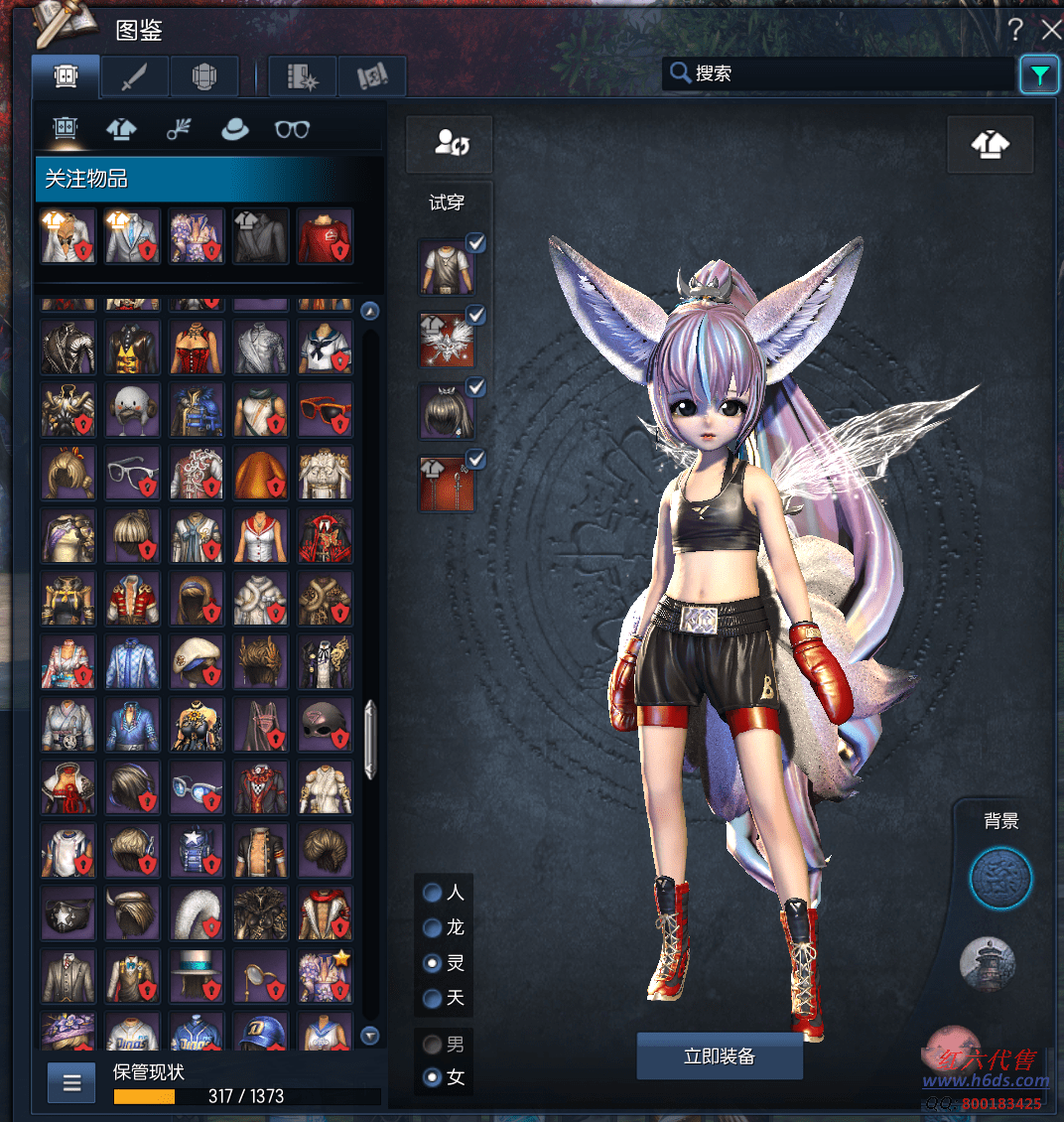Click the 搜索 search field
The width and height of the screenshot is (1064, 1122).
pyautogui.click(x=839, y=73)
